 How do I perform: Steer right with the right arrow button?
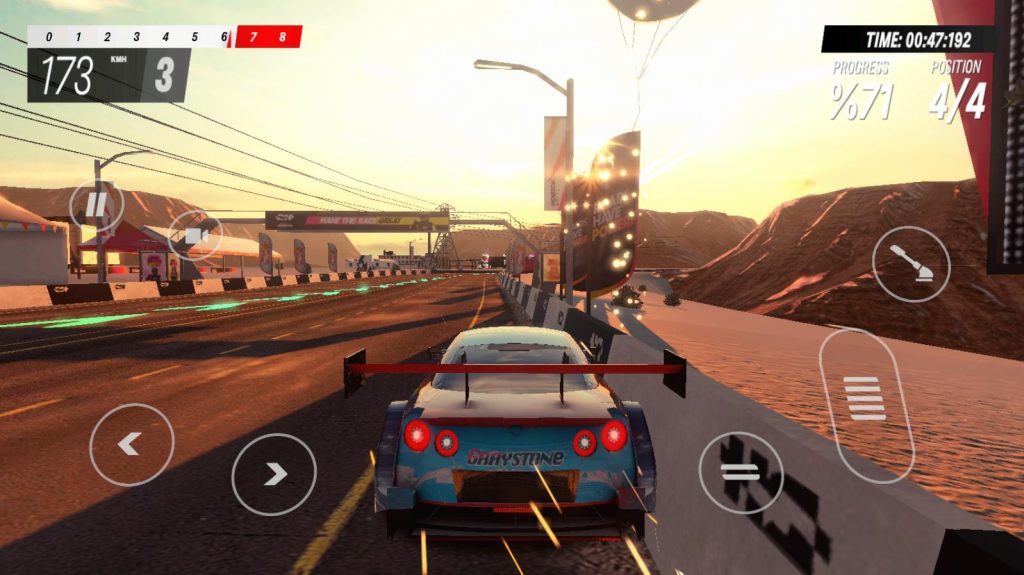(274, 474)
